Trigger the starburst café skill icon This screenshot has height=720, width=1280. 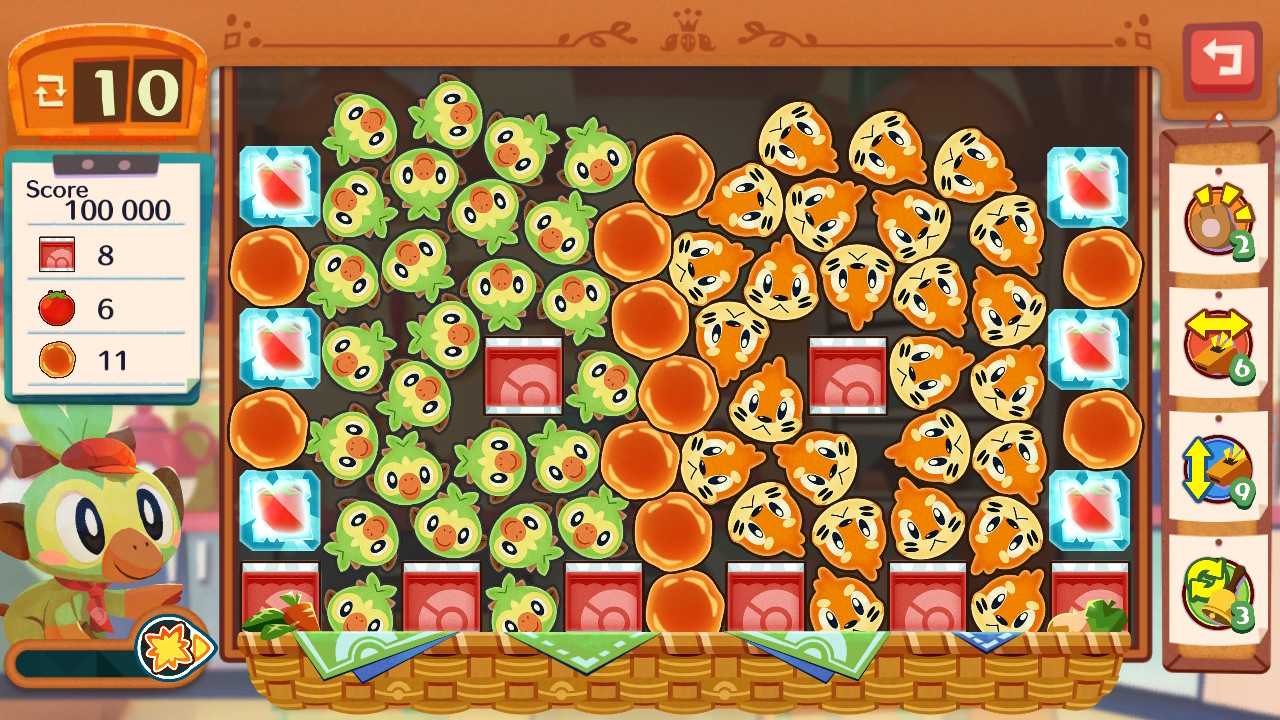(172, 647)
